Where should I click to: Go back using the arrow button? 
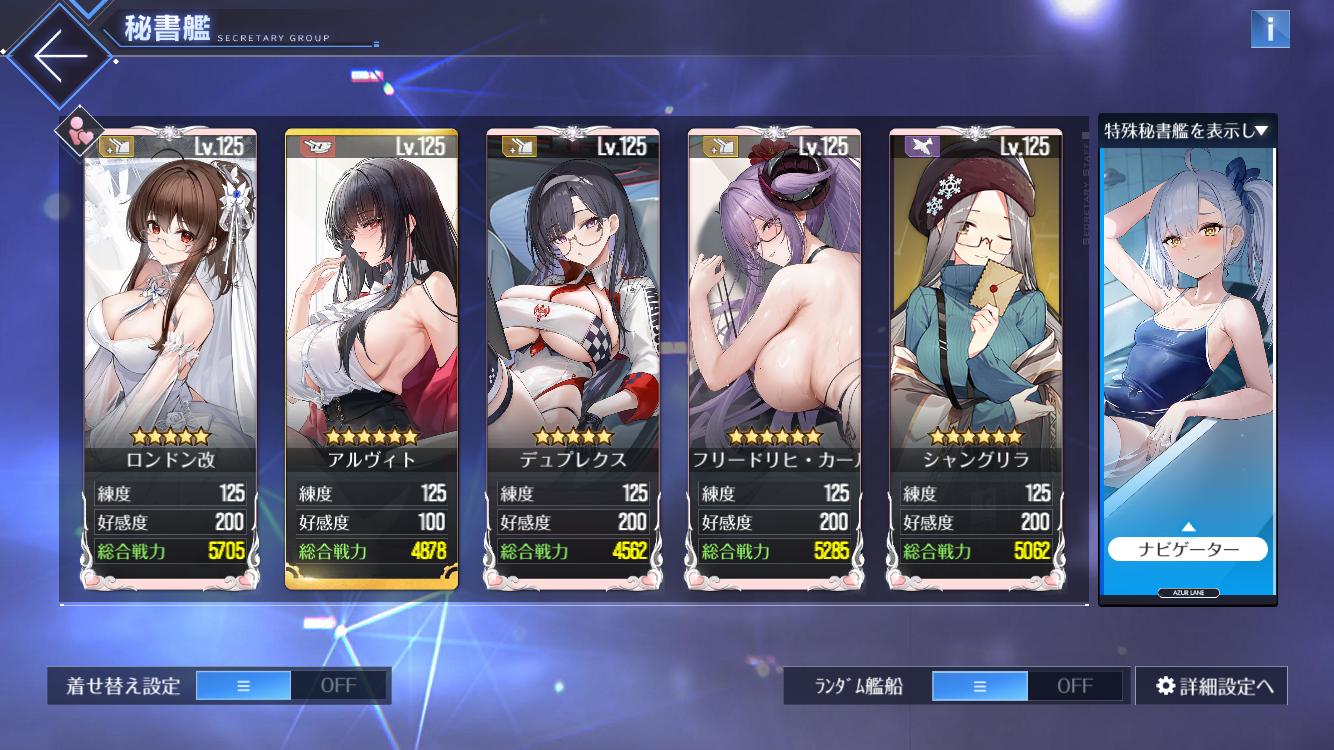[60, 55]
